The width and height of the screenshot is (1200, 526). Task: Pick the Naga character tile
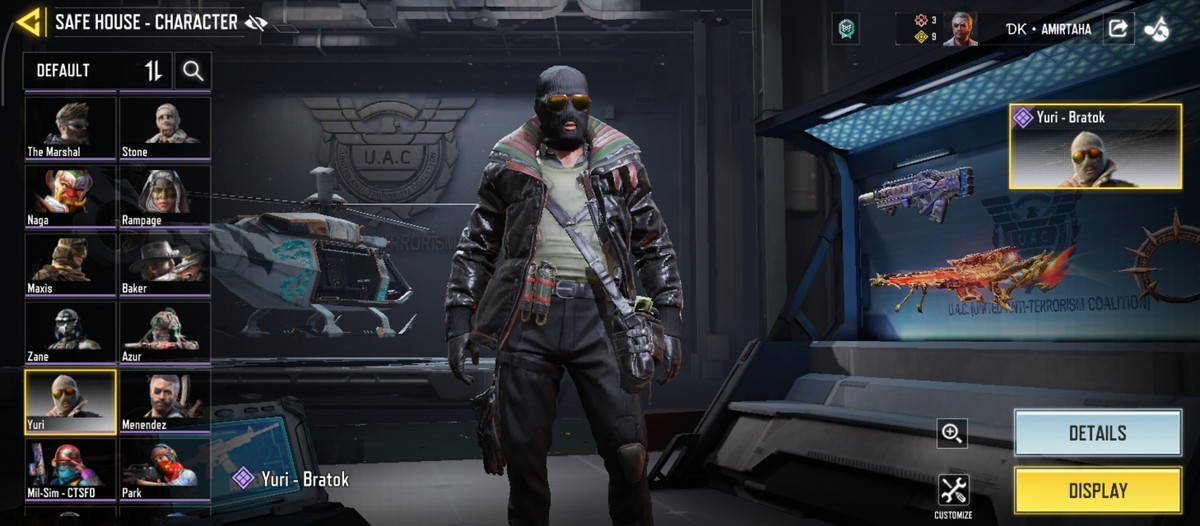pos(70,195)
